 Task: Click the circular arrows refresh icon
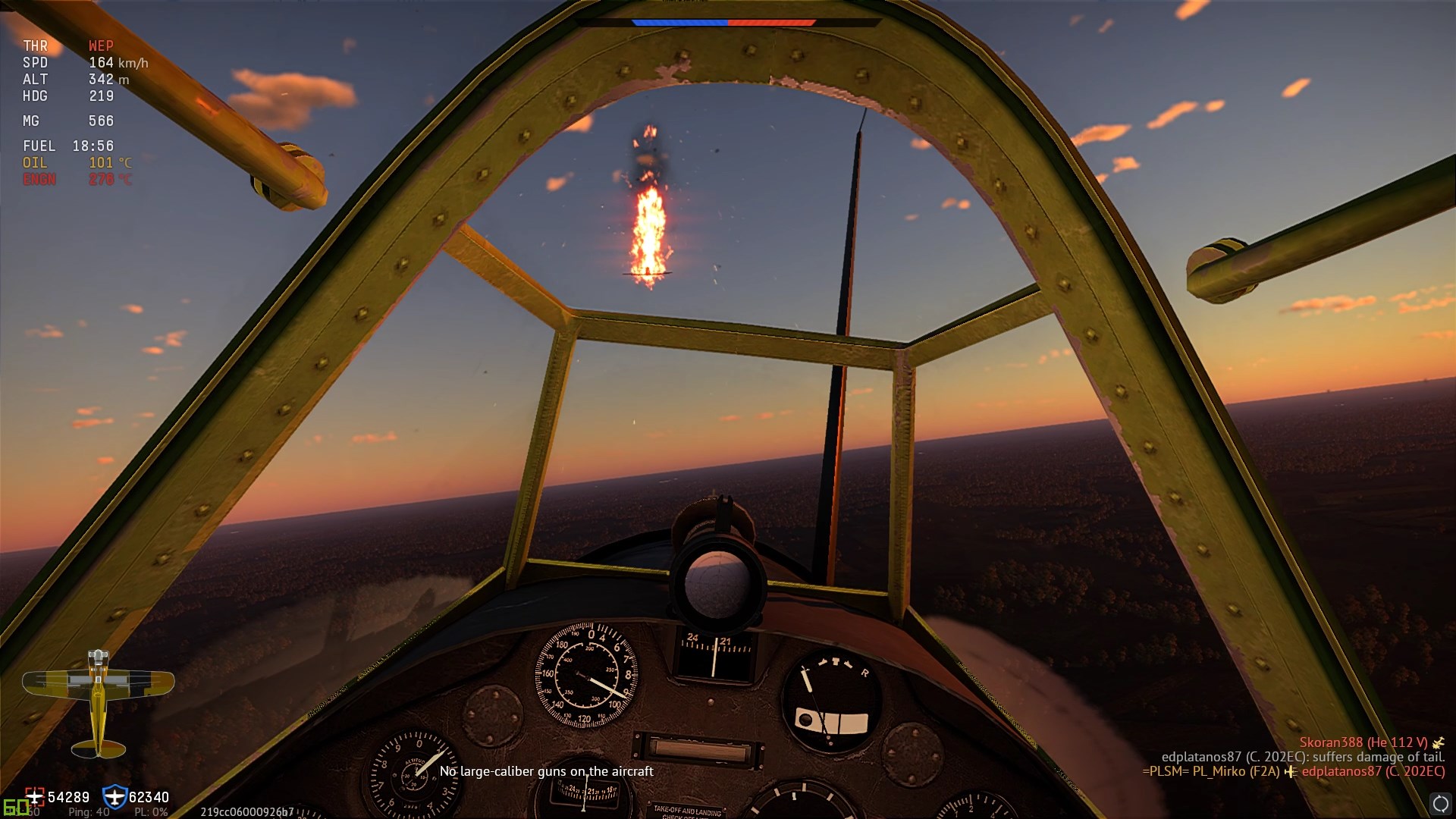coord(1440,804)
